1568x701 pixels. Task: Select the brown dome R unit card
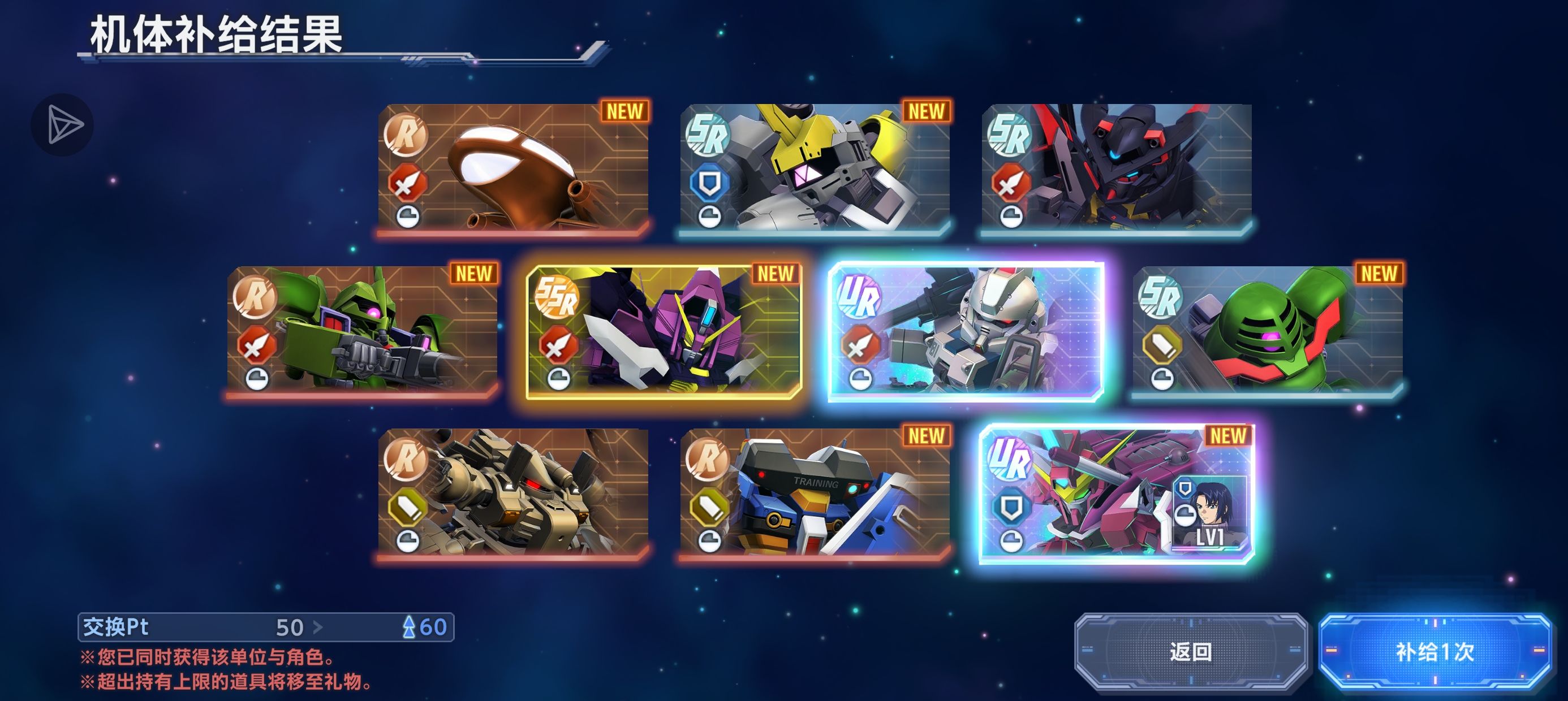click(x=512, y=168)
